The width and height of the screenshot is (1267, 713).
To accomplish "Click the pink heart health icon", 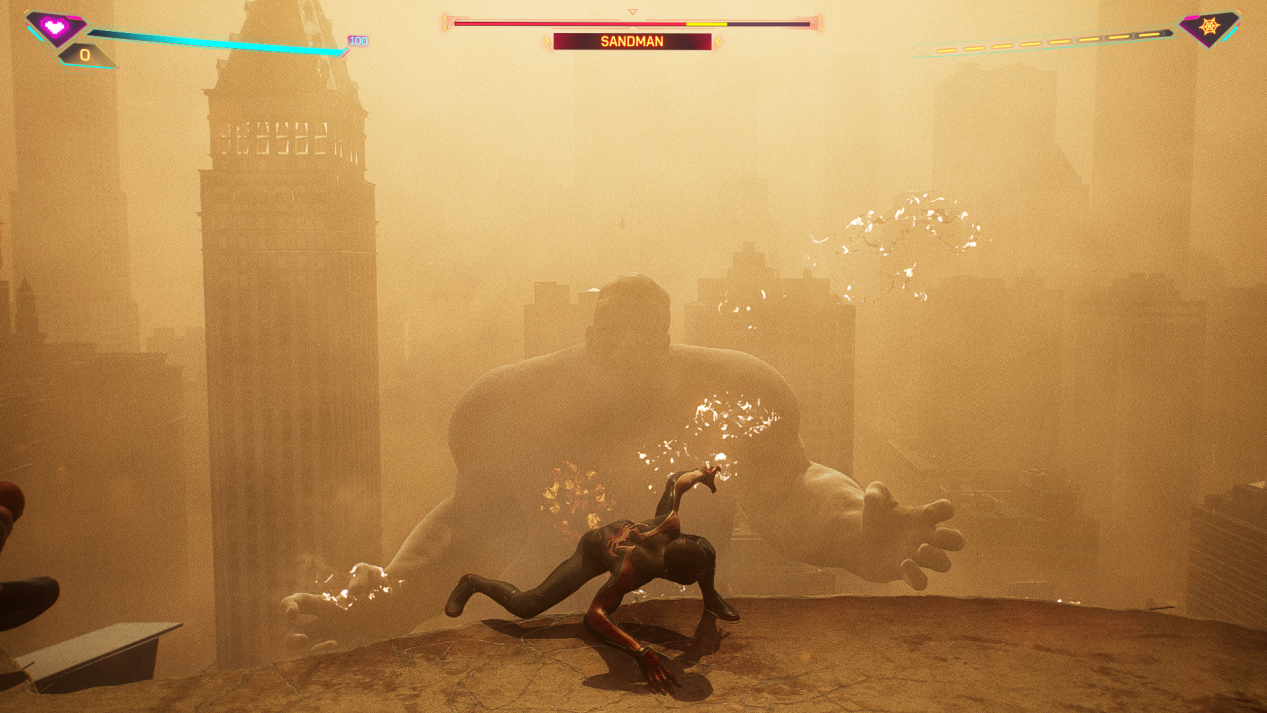I will (x=55, y=27).
